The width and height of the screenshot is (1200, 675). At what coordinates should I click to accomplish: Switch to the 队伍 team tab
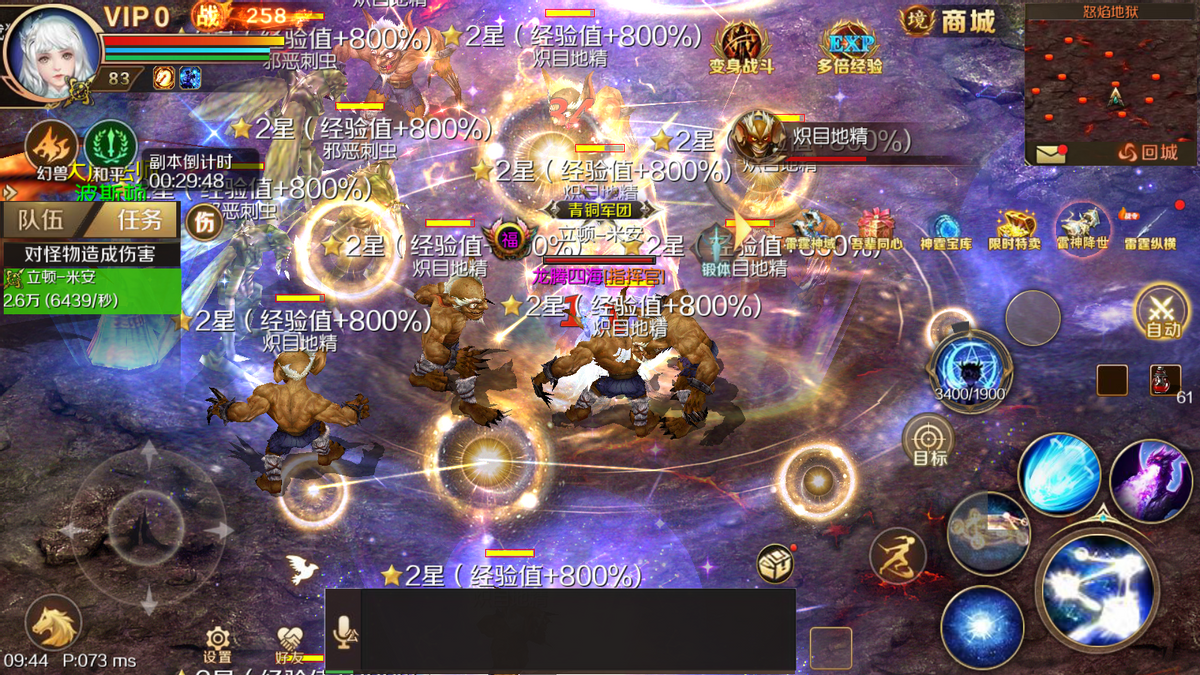(40, 219)
